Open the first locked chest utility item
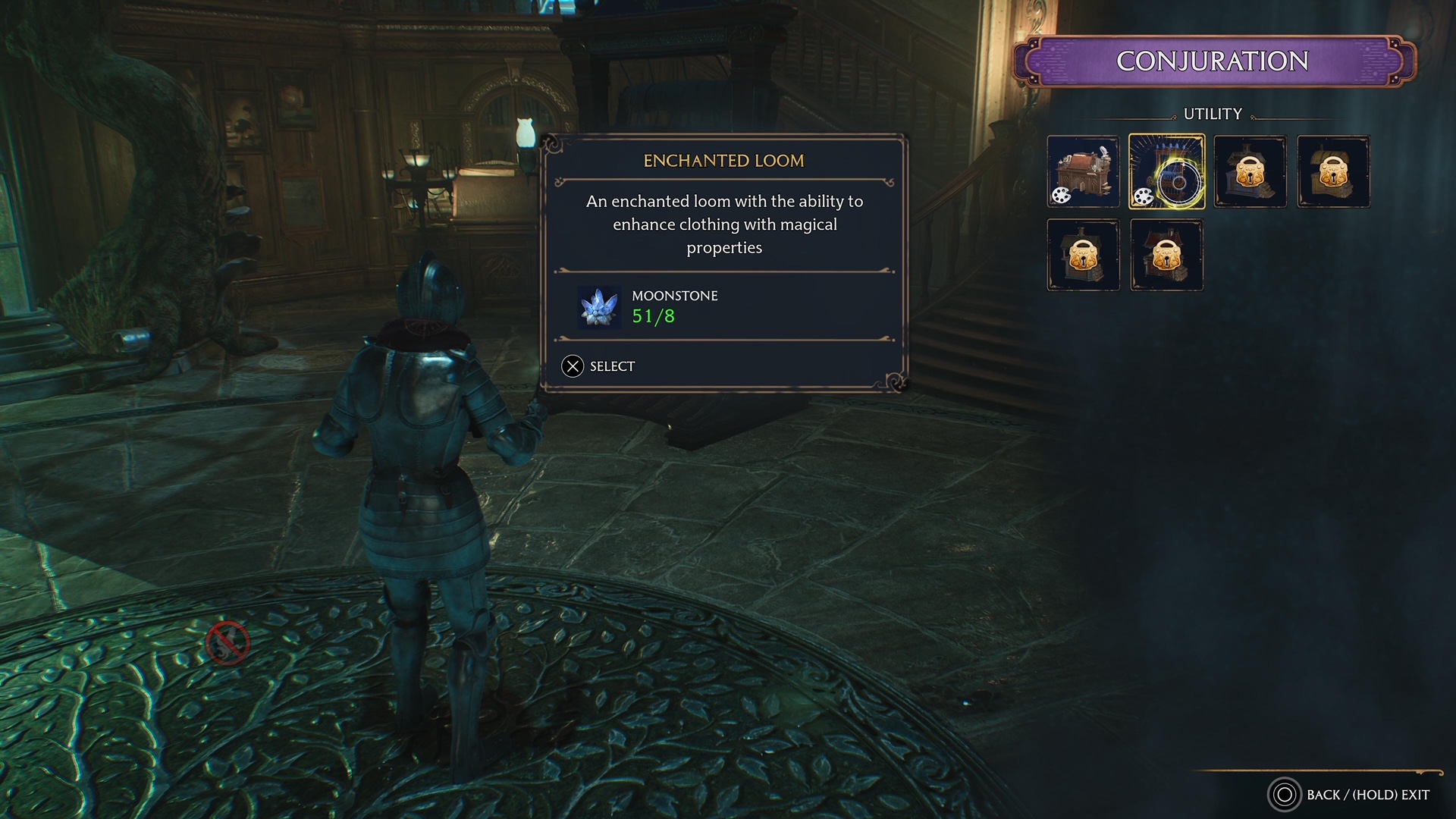 (x=1250, y=172)
